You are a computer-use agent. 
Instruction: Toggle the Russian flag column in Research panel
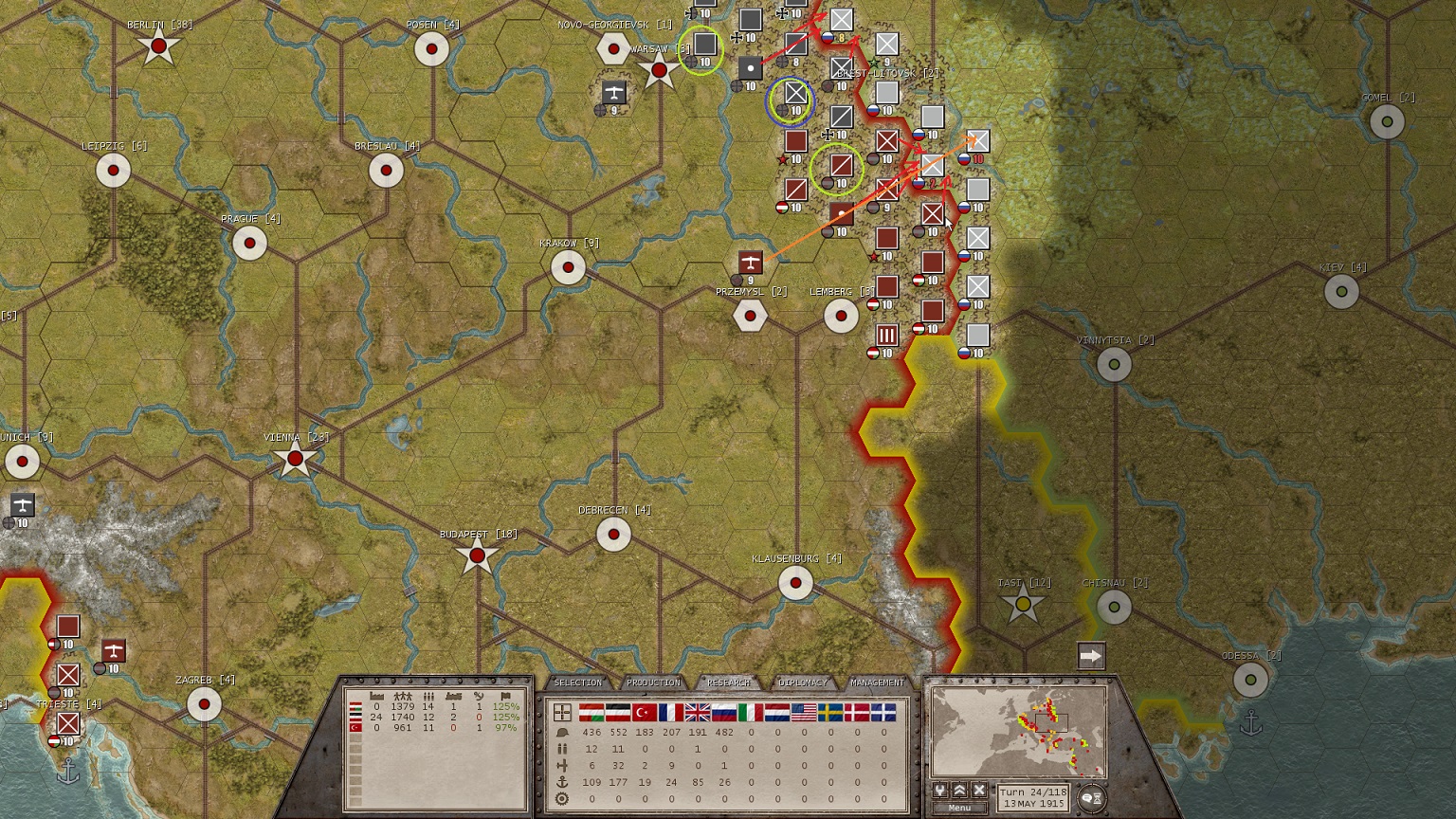pos(722,711)
